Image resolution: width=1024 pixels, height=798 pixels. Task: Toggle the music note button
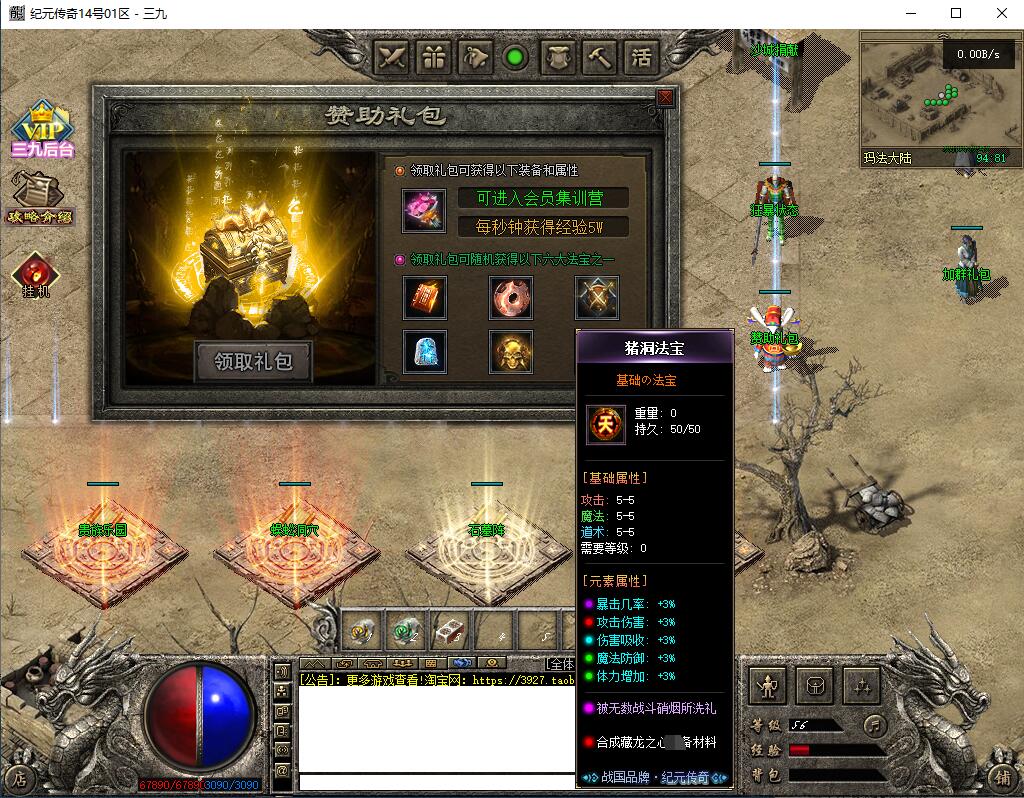tap(874, 724)
